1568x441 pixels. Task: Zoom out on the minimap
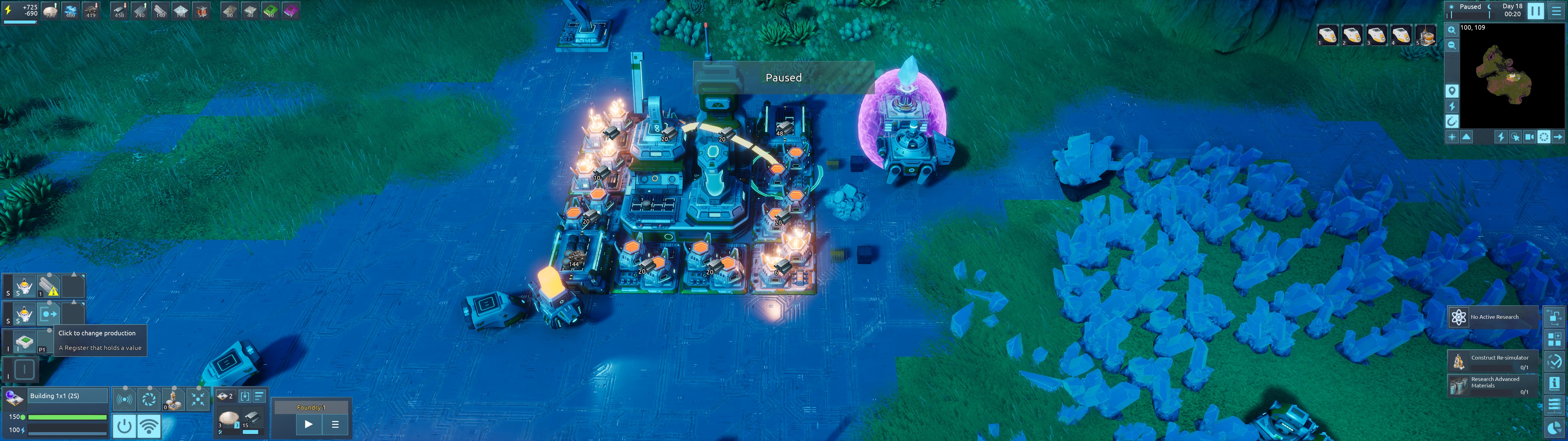coord(1452,45)
